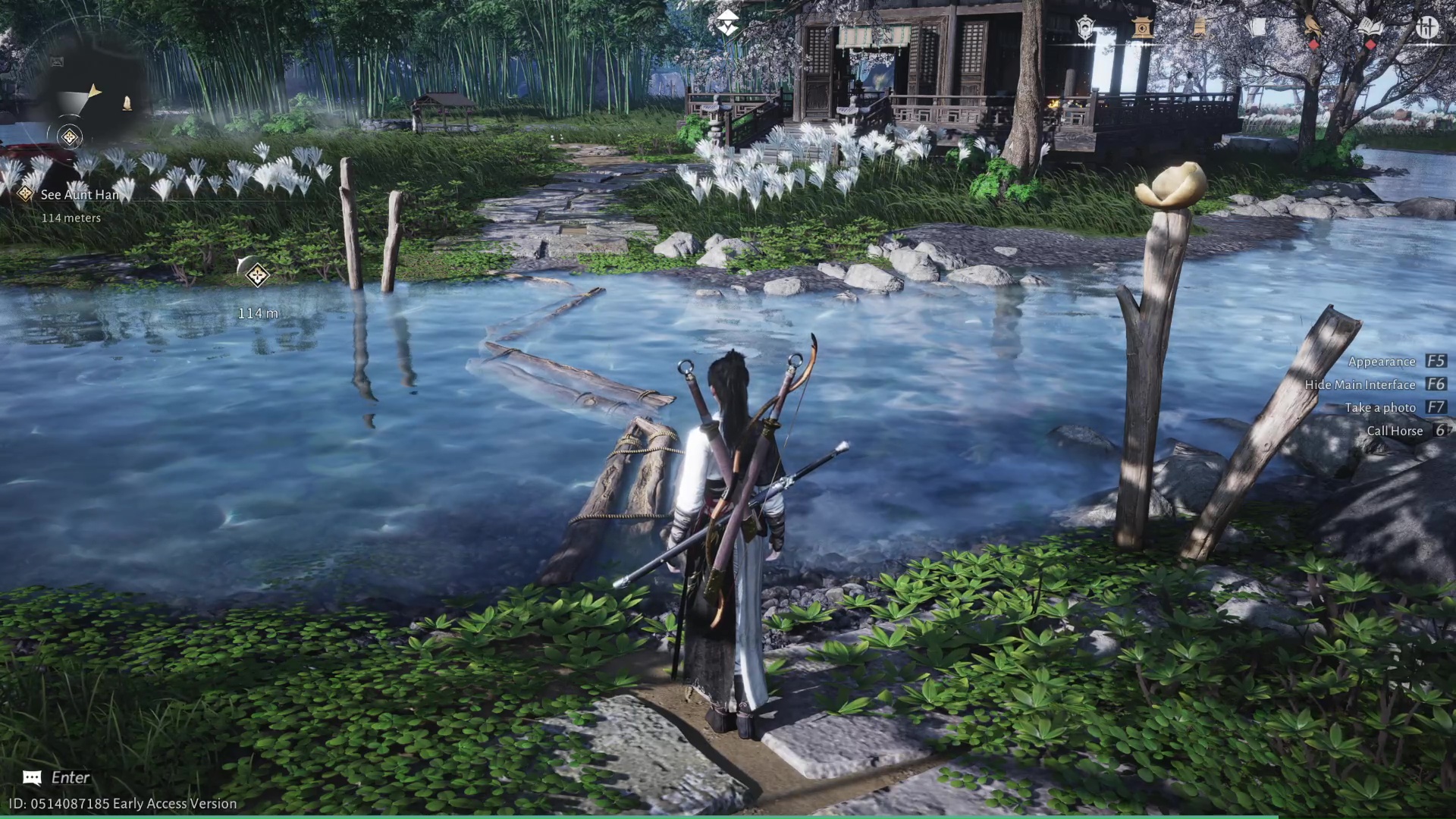Screen dimensions: 1456x819
Task: Open the stacked letters mail icon
Action: [1257, 27]
